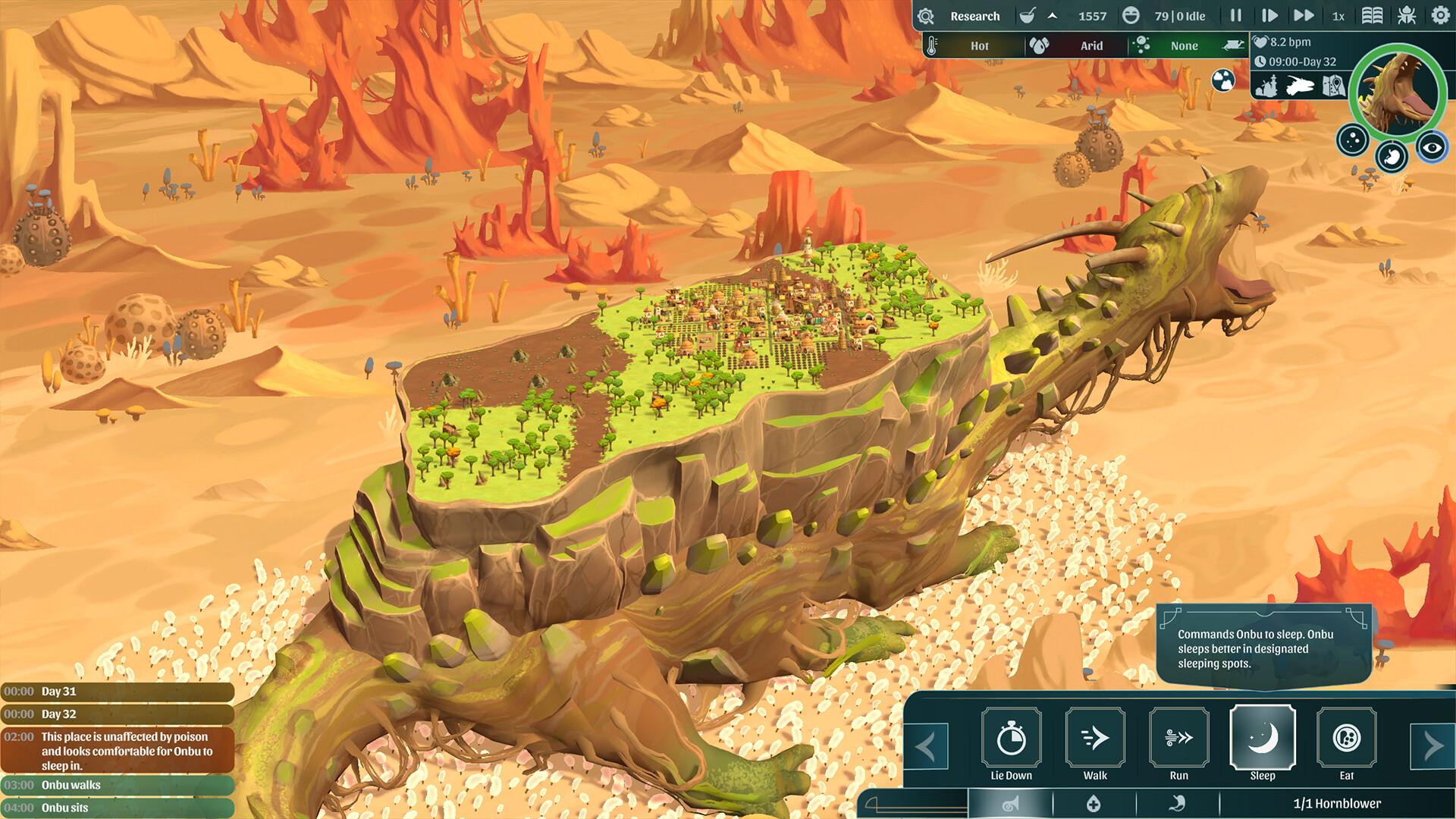Pause the game
The image size is (1456, 819).
(x=1234, y=16)
